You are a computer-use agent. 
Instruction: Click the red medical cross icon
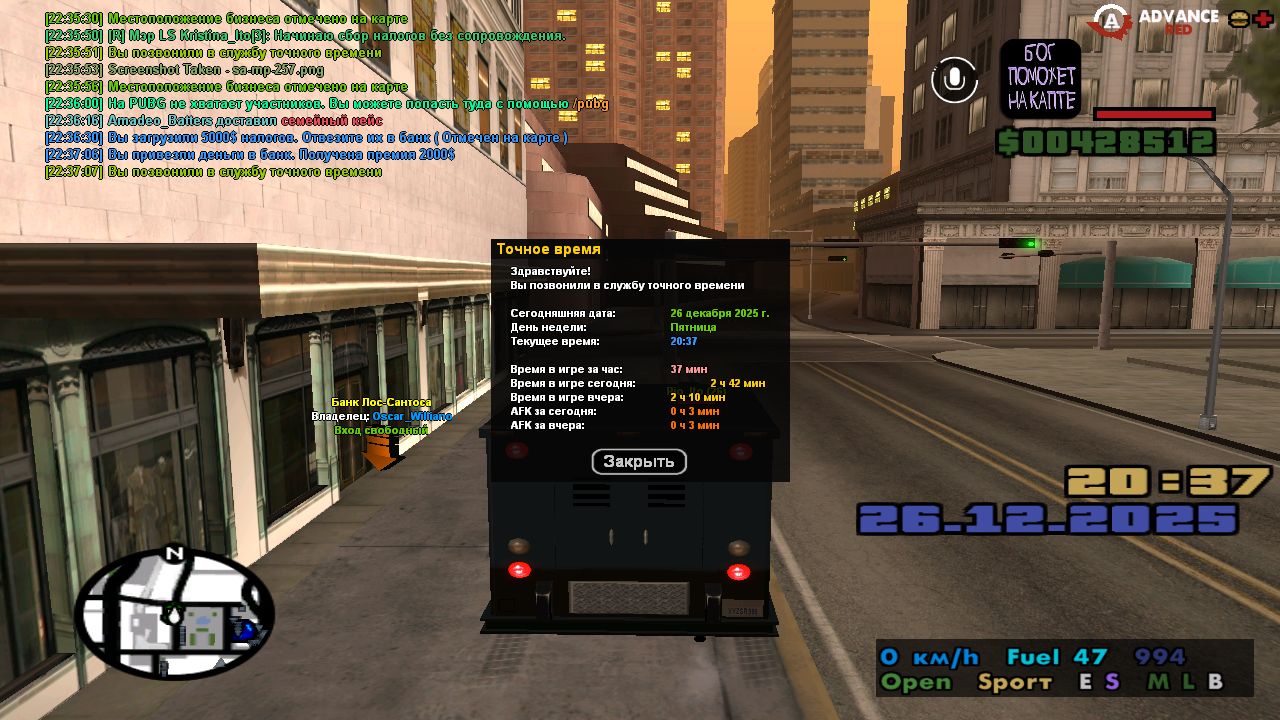pyautogui.click(x=1263, y=19)
